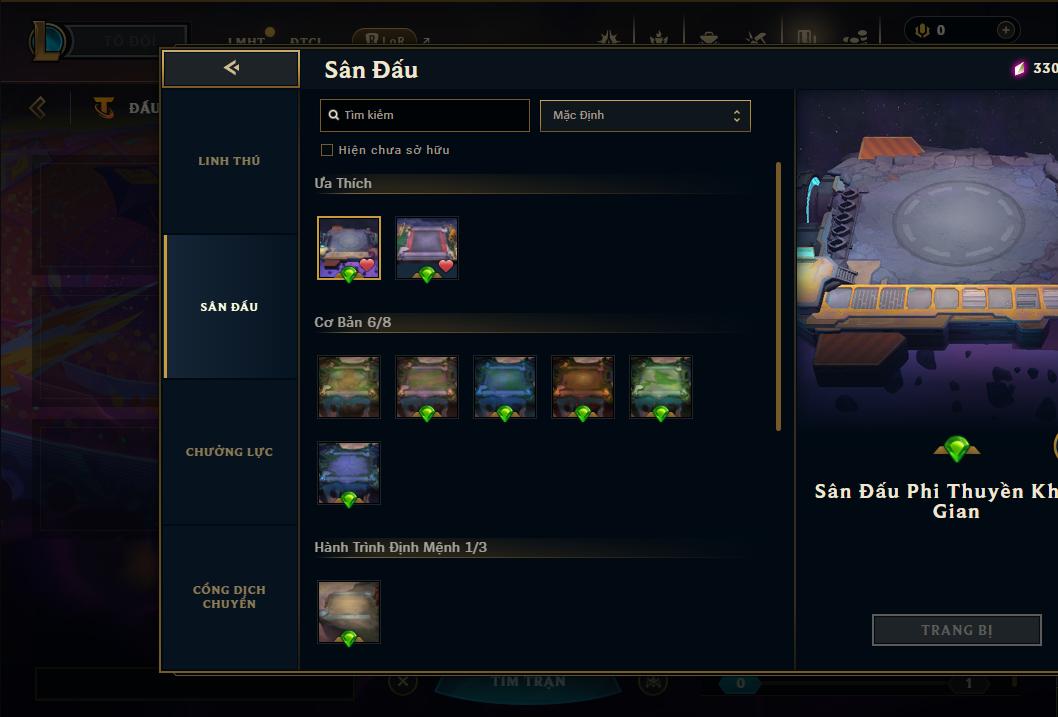
Task: Click the Tìm kiếm search field
Action: point(425,115)
